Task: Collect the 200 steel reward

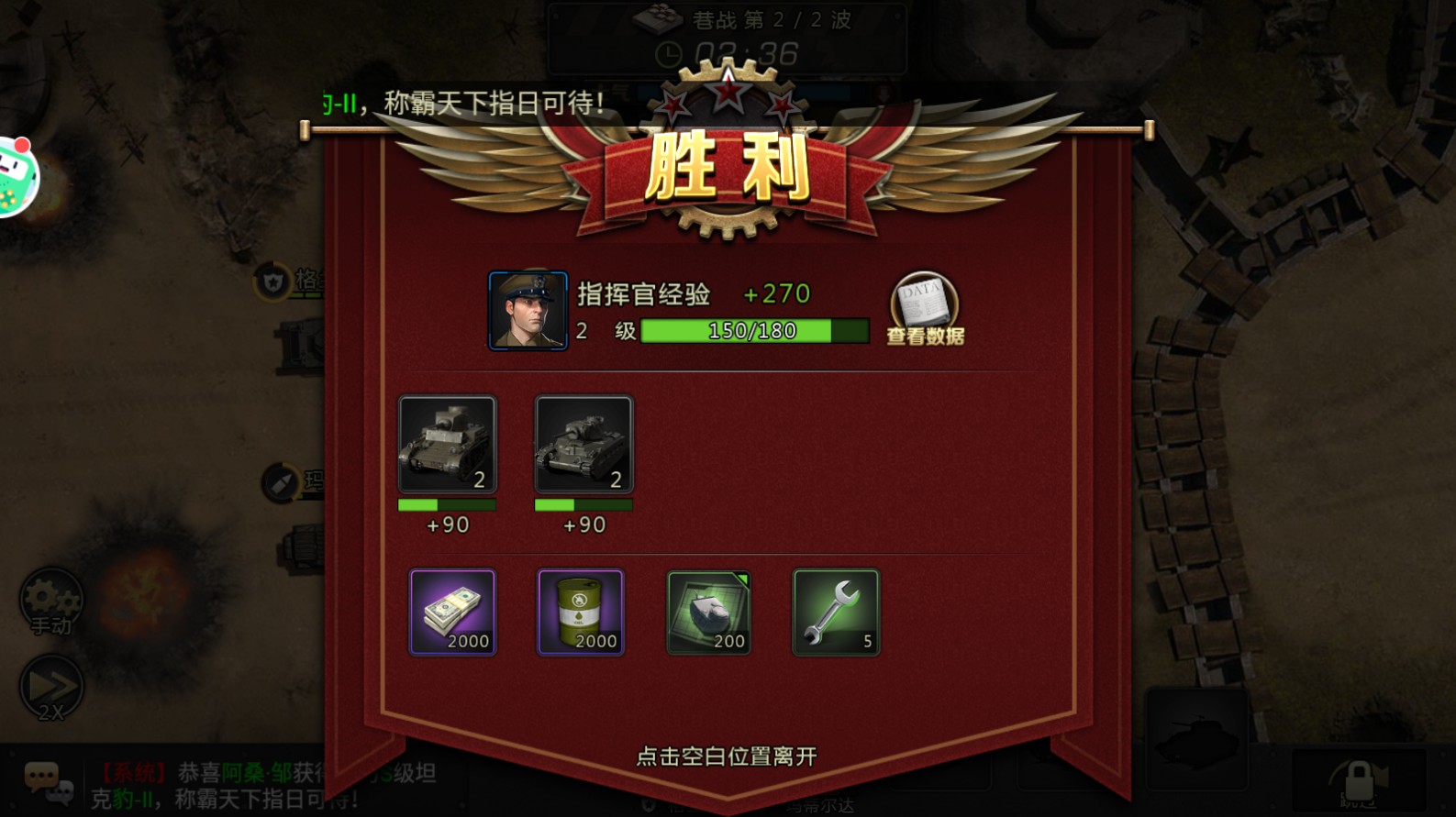Action: pyautogui.click(x=708, y=613)
